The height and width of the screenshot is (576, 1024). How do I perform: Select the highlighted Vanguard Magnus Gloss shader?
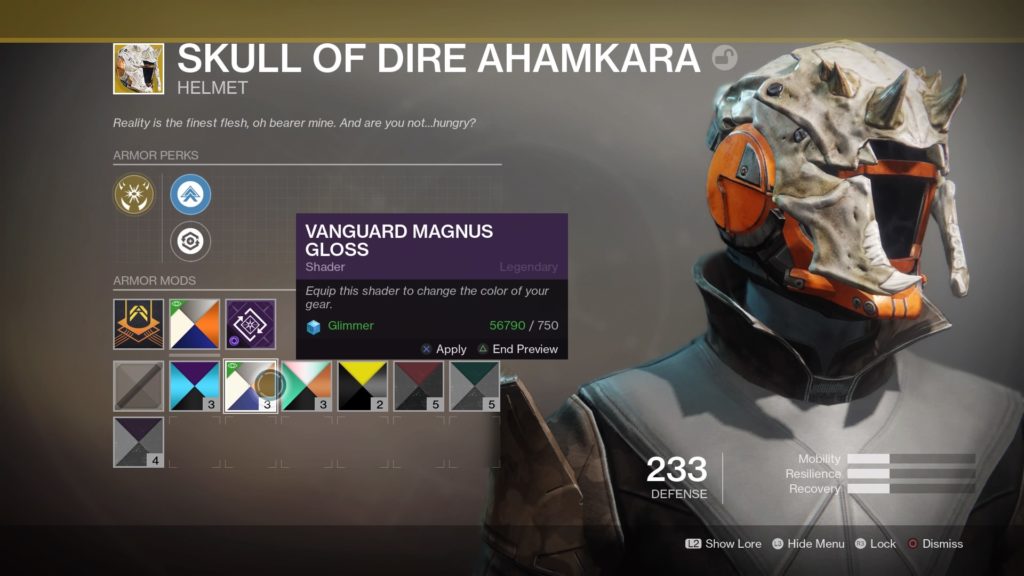click(x=250, y=387)
